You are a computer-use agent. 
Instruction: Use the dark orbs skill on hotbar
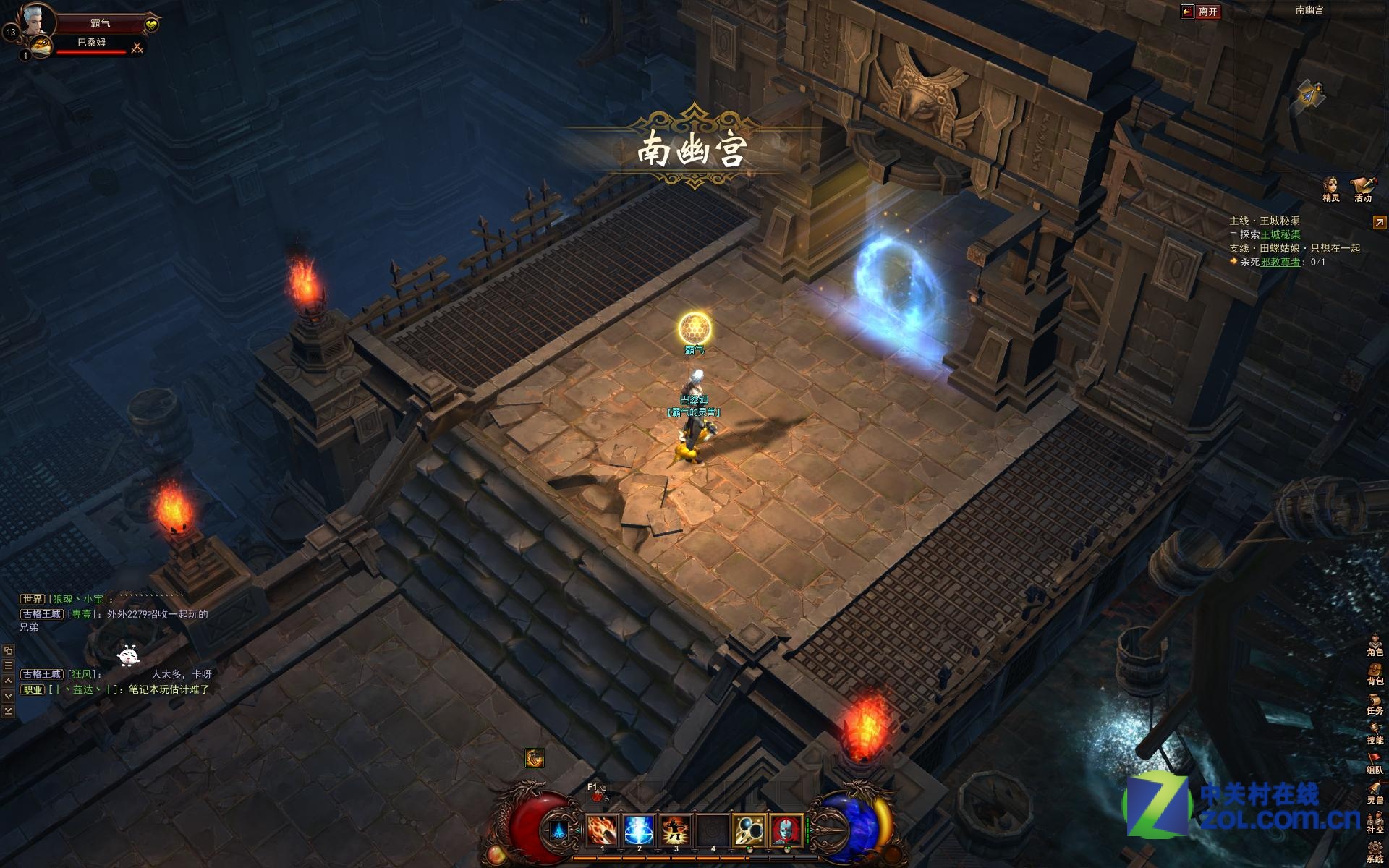pyautogui.click(x=749, y=830)
